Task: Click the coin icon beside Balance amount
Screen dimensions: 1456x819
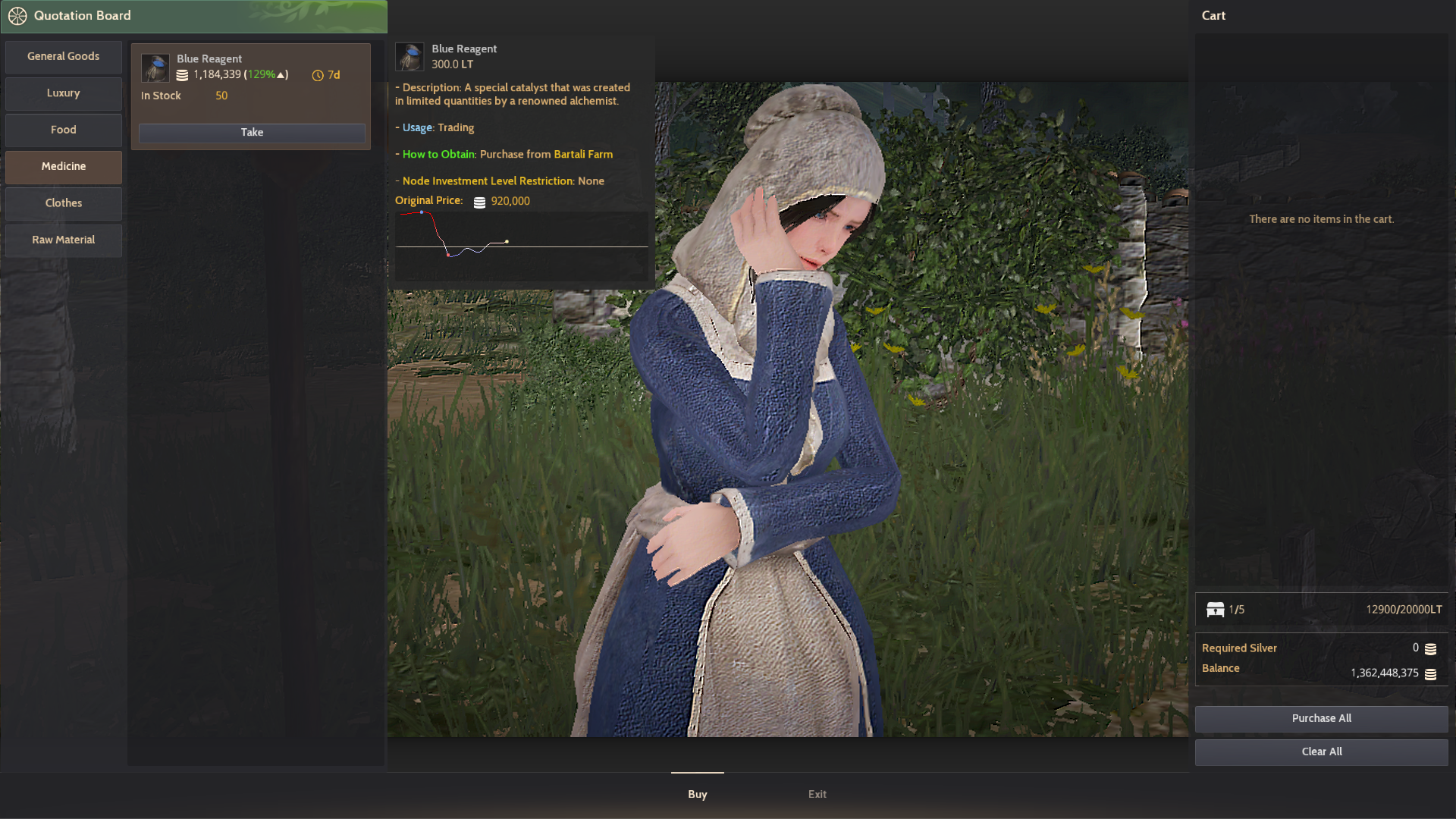Action: [x=1431, y=673]
